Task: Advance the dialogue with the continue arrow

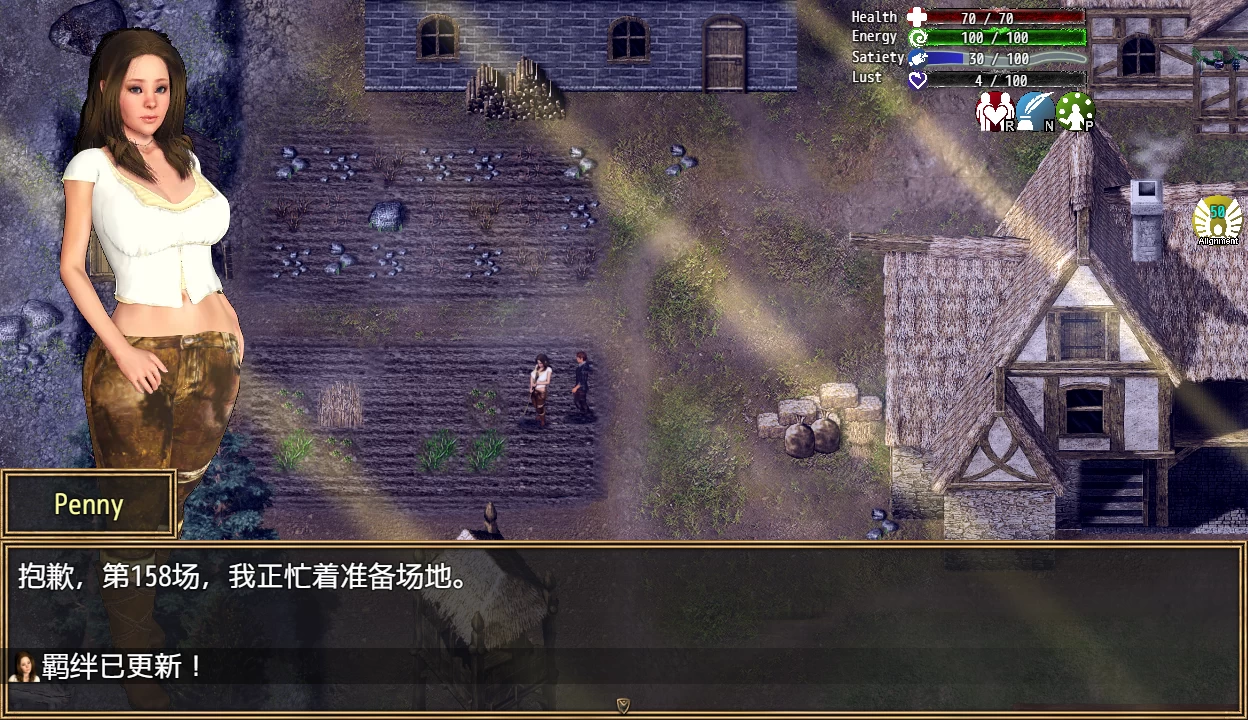Action: click(x=623, y=705)
